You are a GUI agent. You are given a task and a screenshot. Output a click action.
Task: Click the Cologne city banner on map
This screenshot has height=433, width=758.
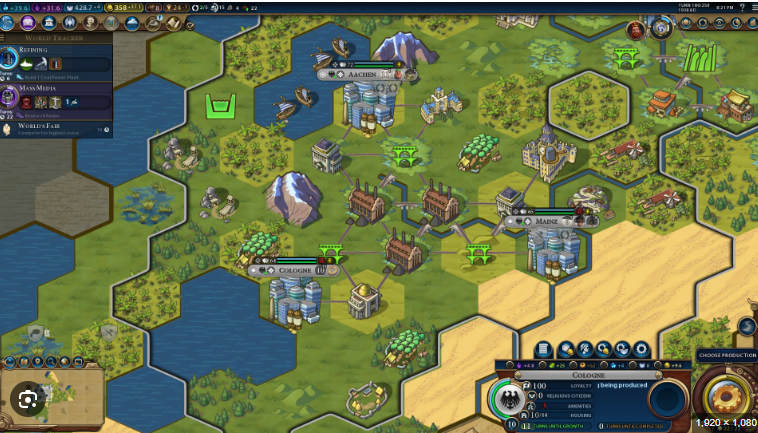296,269
